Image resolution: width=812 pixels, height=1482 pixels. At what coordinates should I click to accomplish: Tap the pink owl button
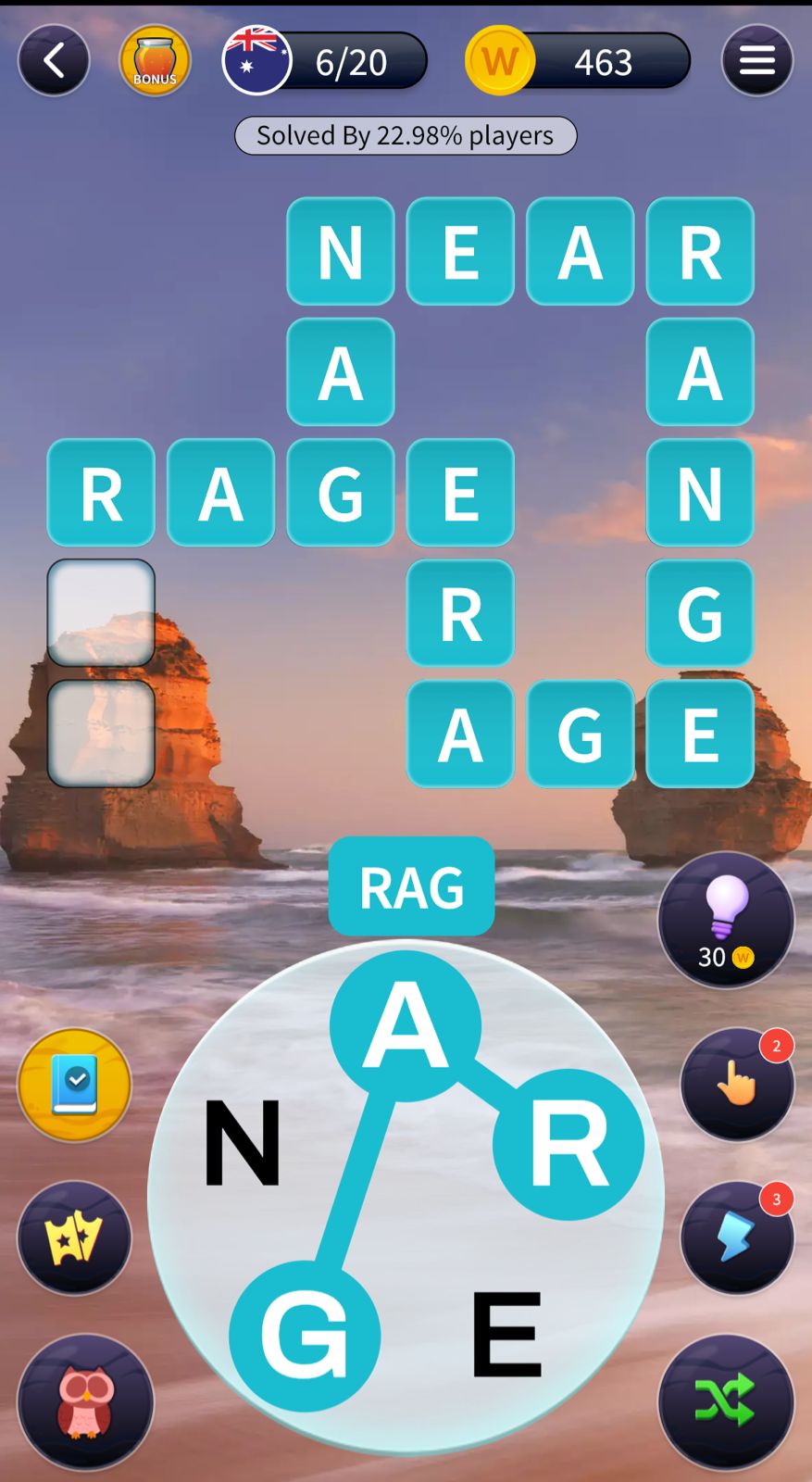tap(85, 1400)
